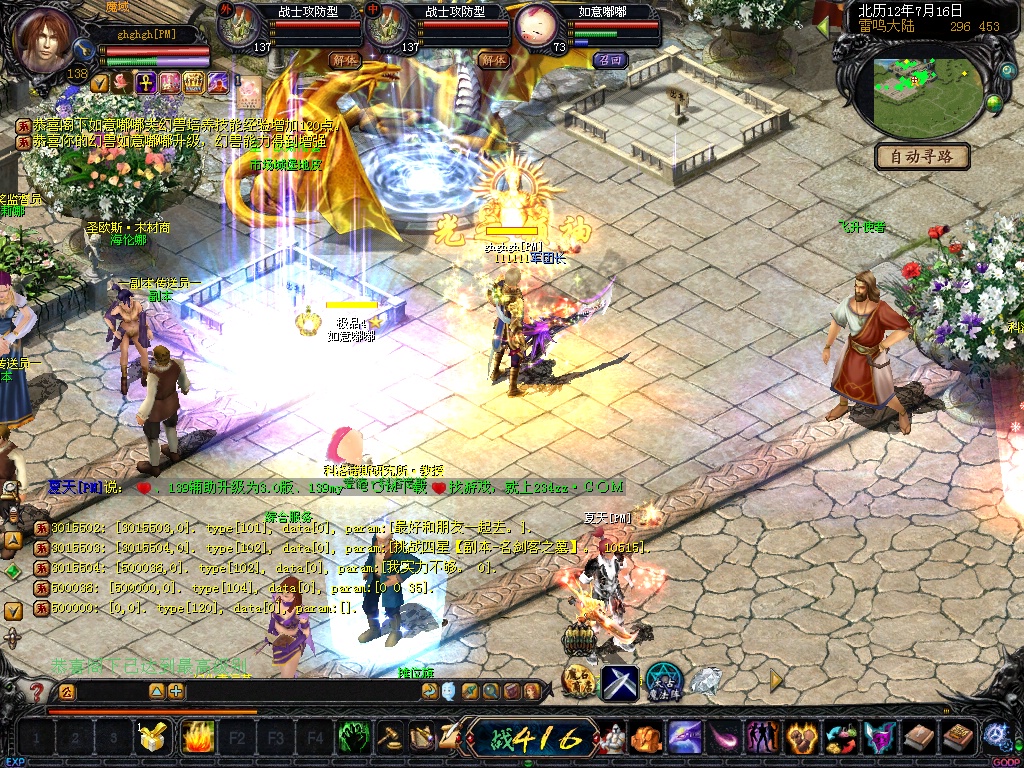Select the player character portrait
1024x768 pixels.
[x=46, y=40]
